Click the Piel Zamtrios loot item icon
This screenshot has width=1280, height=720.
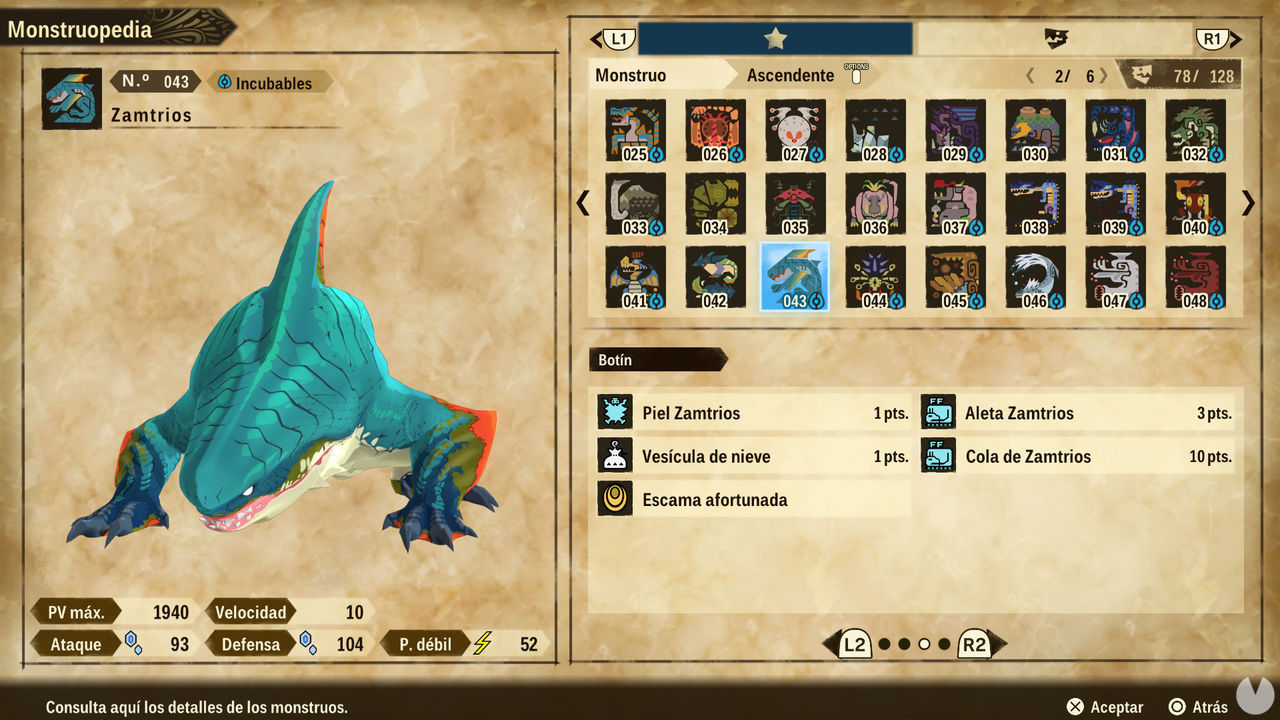[x=615, y=412]
